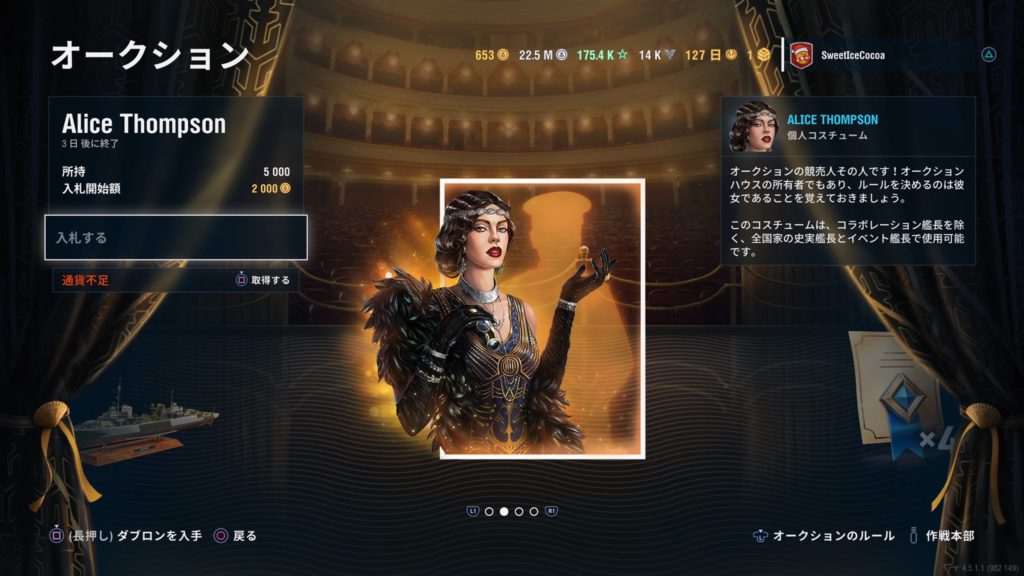Open the SweetIceCocoa player profile

(850, 55)
